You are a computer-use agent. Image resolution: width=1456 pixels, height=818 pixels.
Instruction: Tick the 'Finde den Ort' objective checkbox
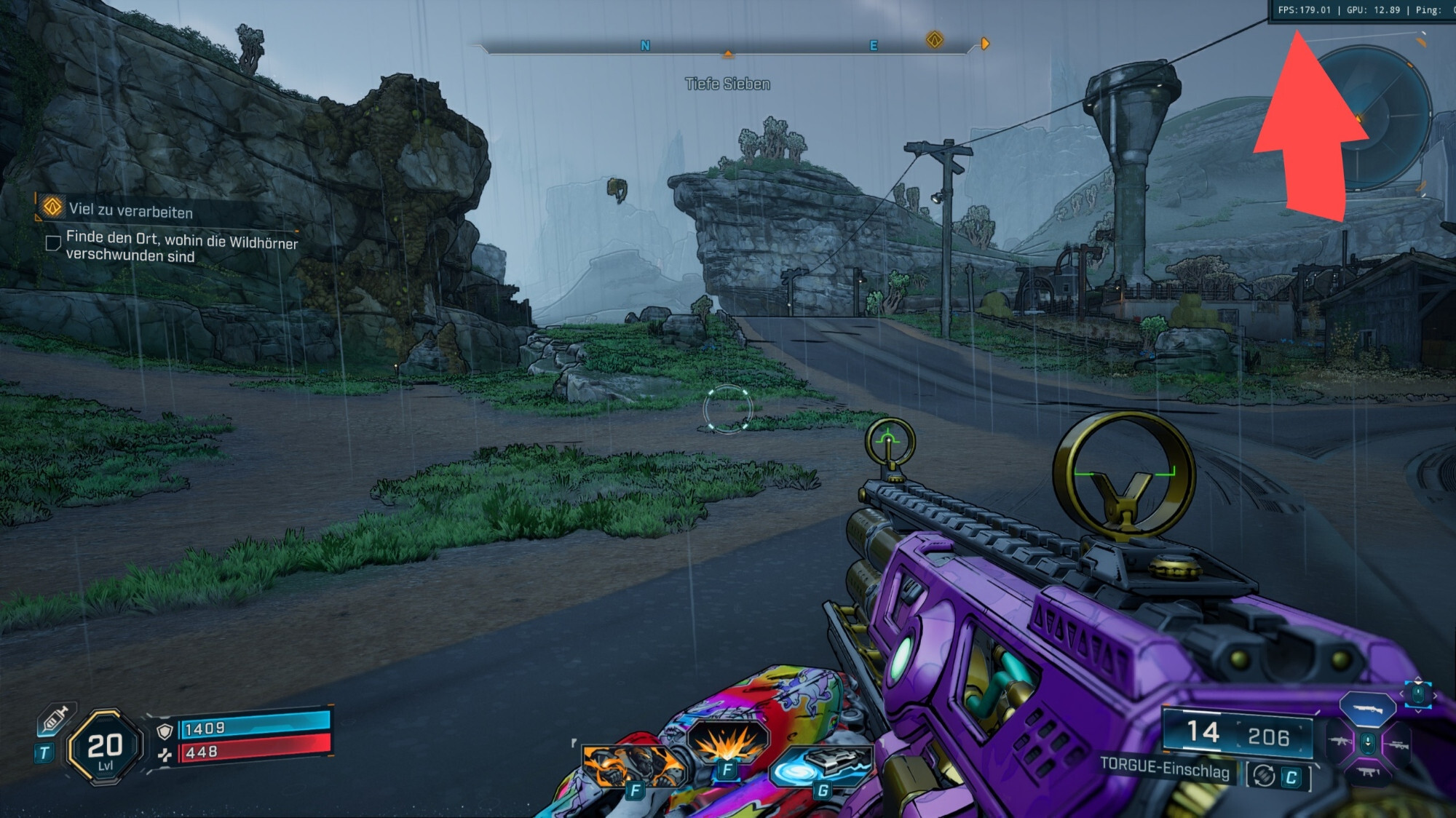click(52, 243)
